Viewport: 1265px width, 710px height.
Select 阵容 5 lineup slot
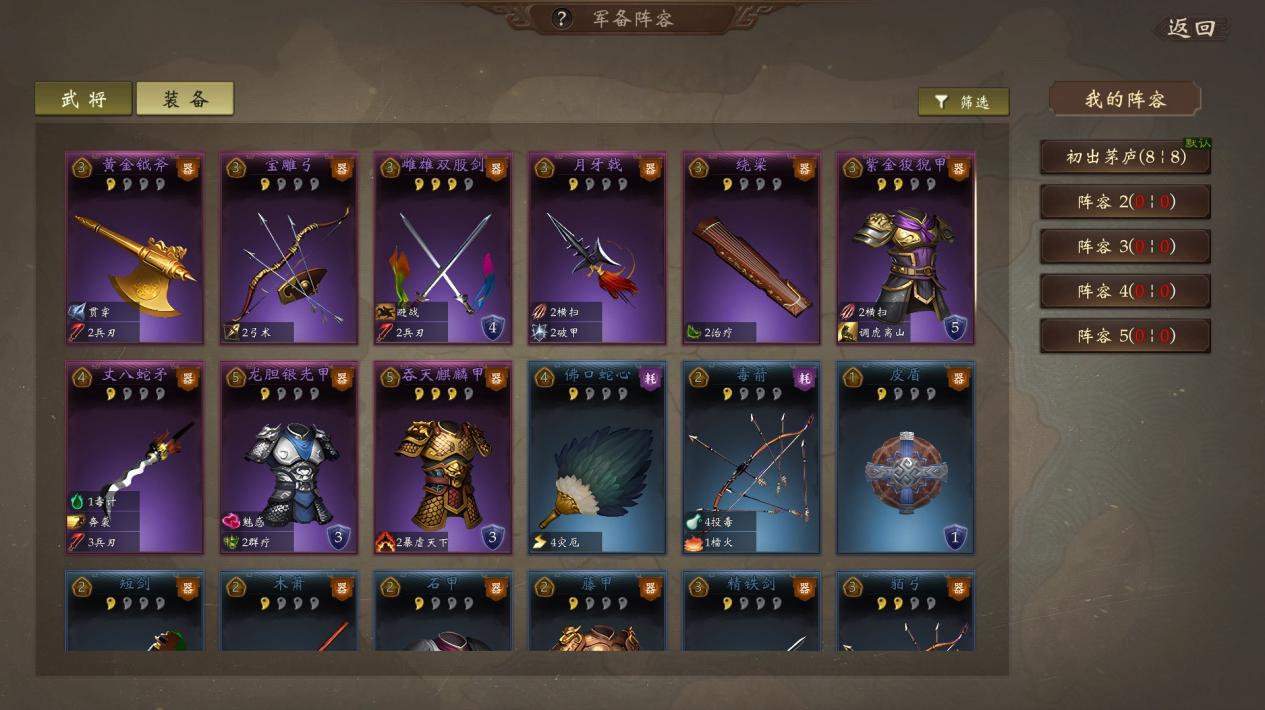[x=1125, y=336]
